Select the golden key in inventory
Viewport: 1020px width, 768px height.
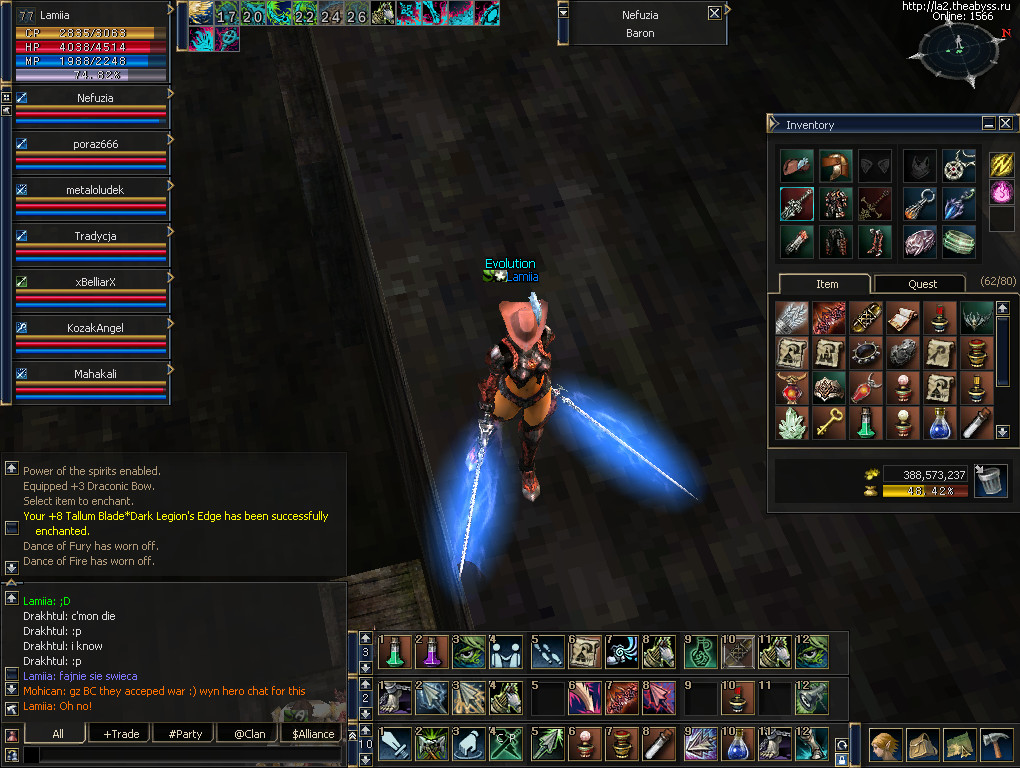pyautogui.click(x=828, y=423)
